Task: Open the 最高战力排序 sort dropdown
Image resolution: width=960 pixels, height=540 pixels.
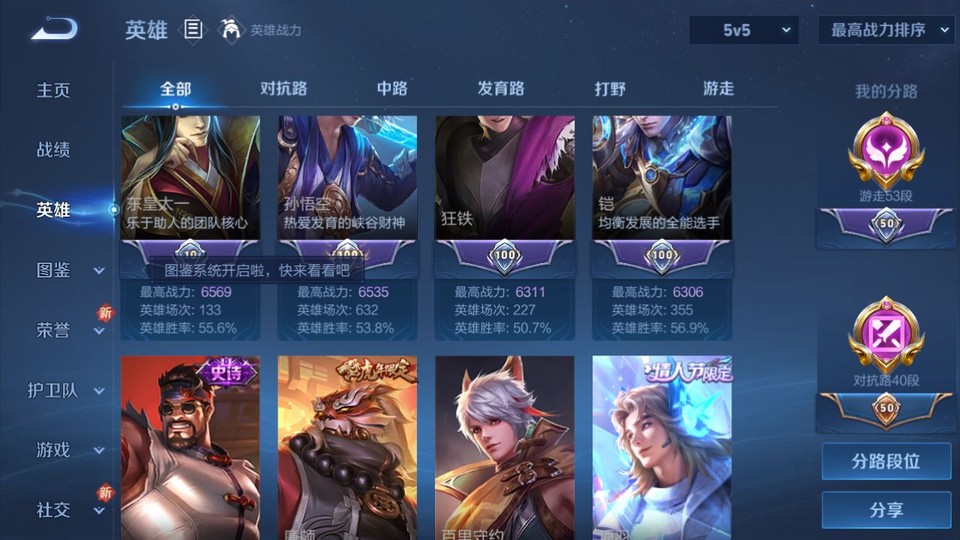Action: pyautogui.click(x=886, y=30)
